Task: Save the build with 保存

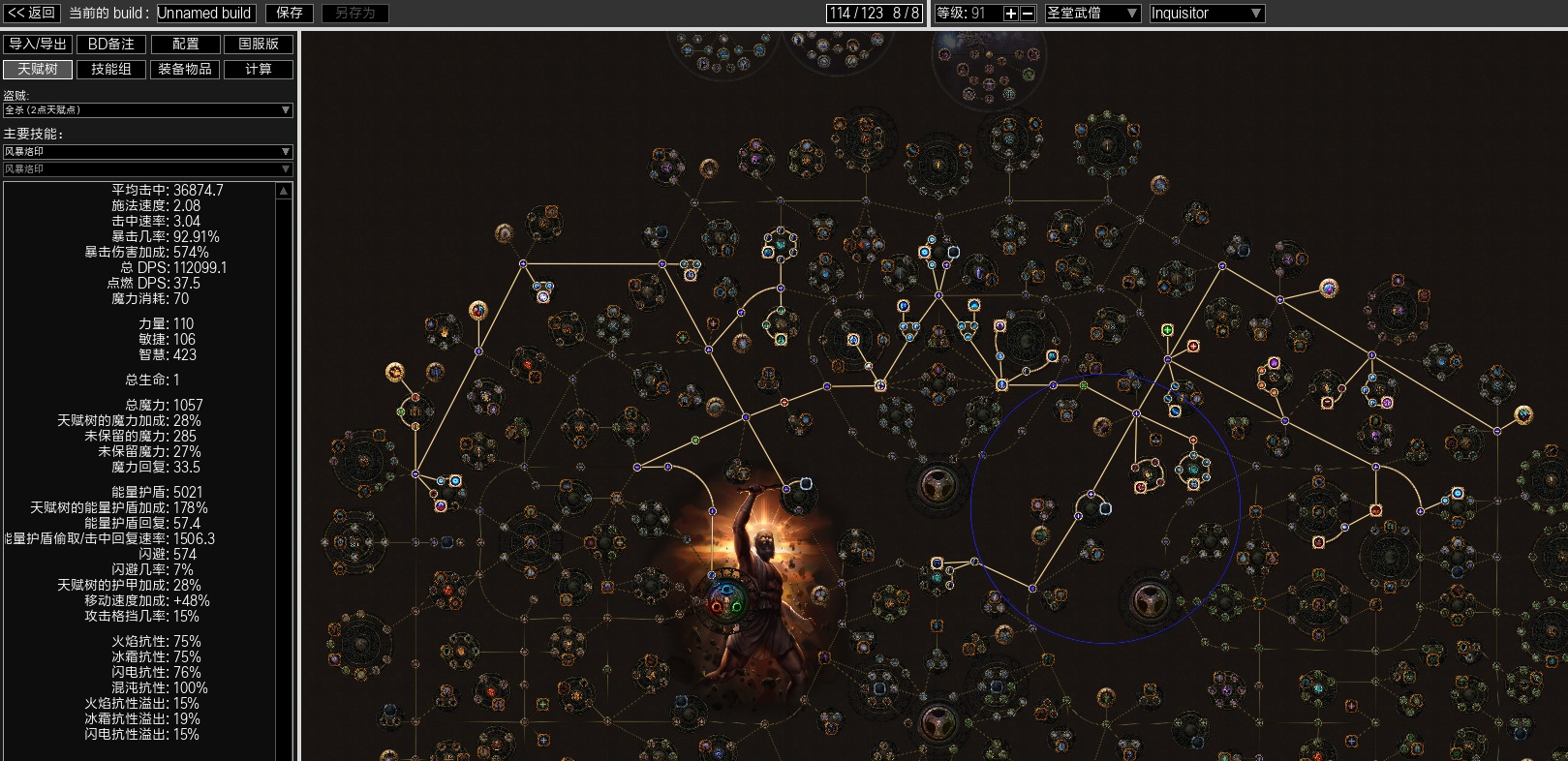Action: (x=290, y=13)
